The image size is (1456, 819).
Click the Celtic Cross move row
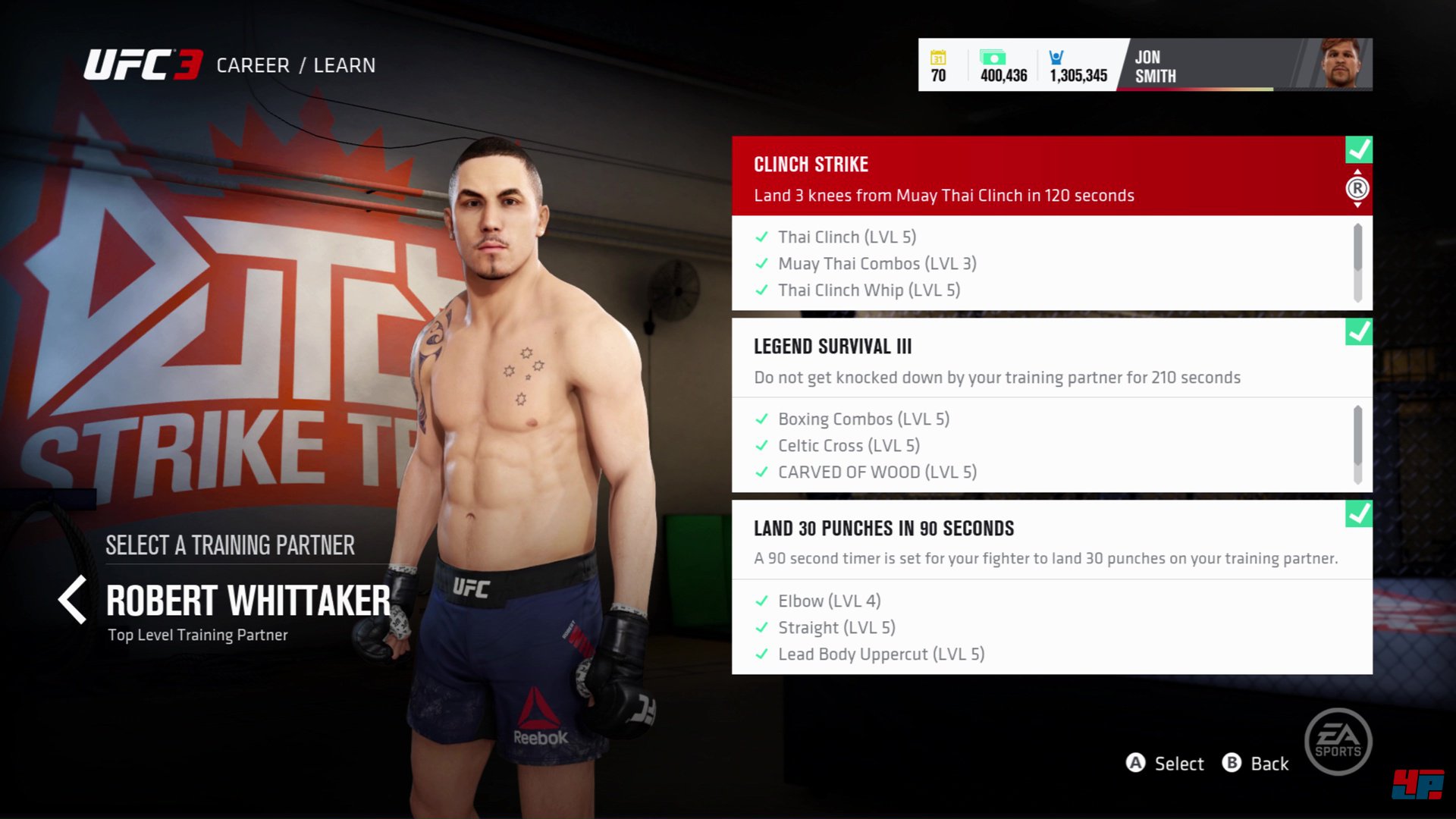point(848,446)
